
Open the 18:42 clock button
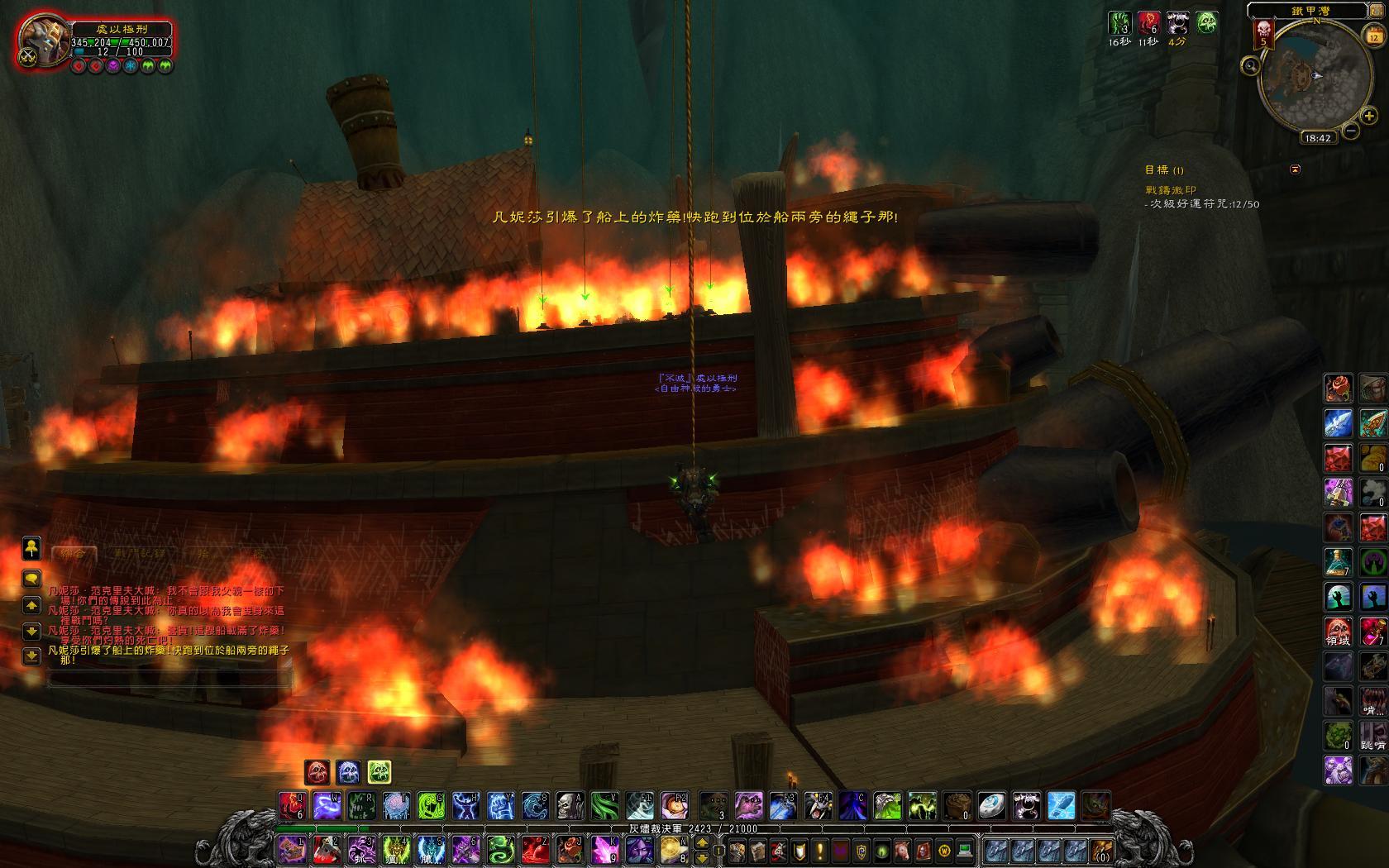click(1317, 138)
